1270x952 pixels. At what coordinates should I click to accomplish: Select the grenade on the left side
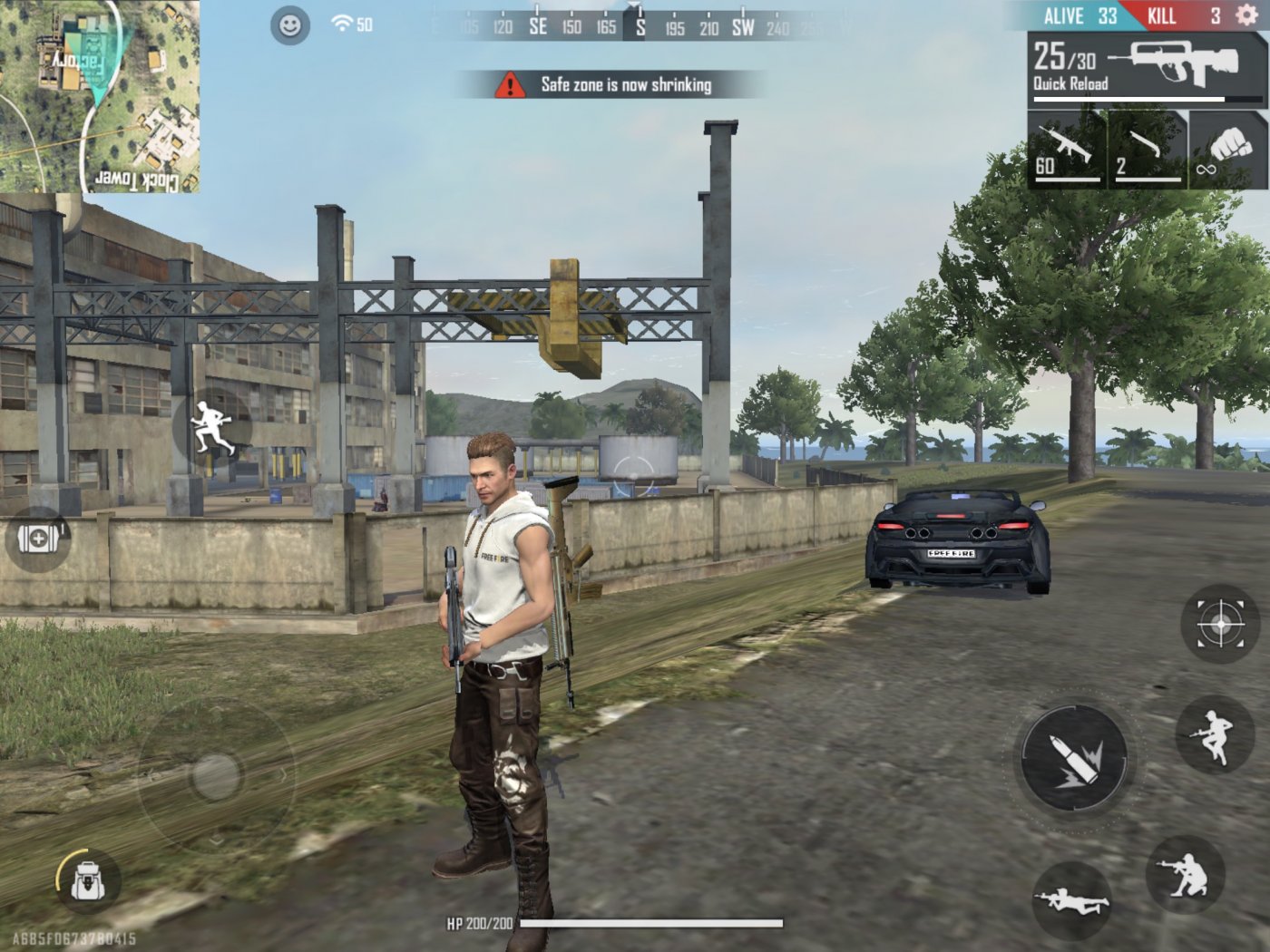(36, 540)
